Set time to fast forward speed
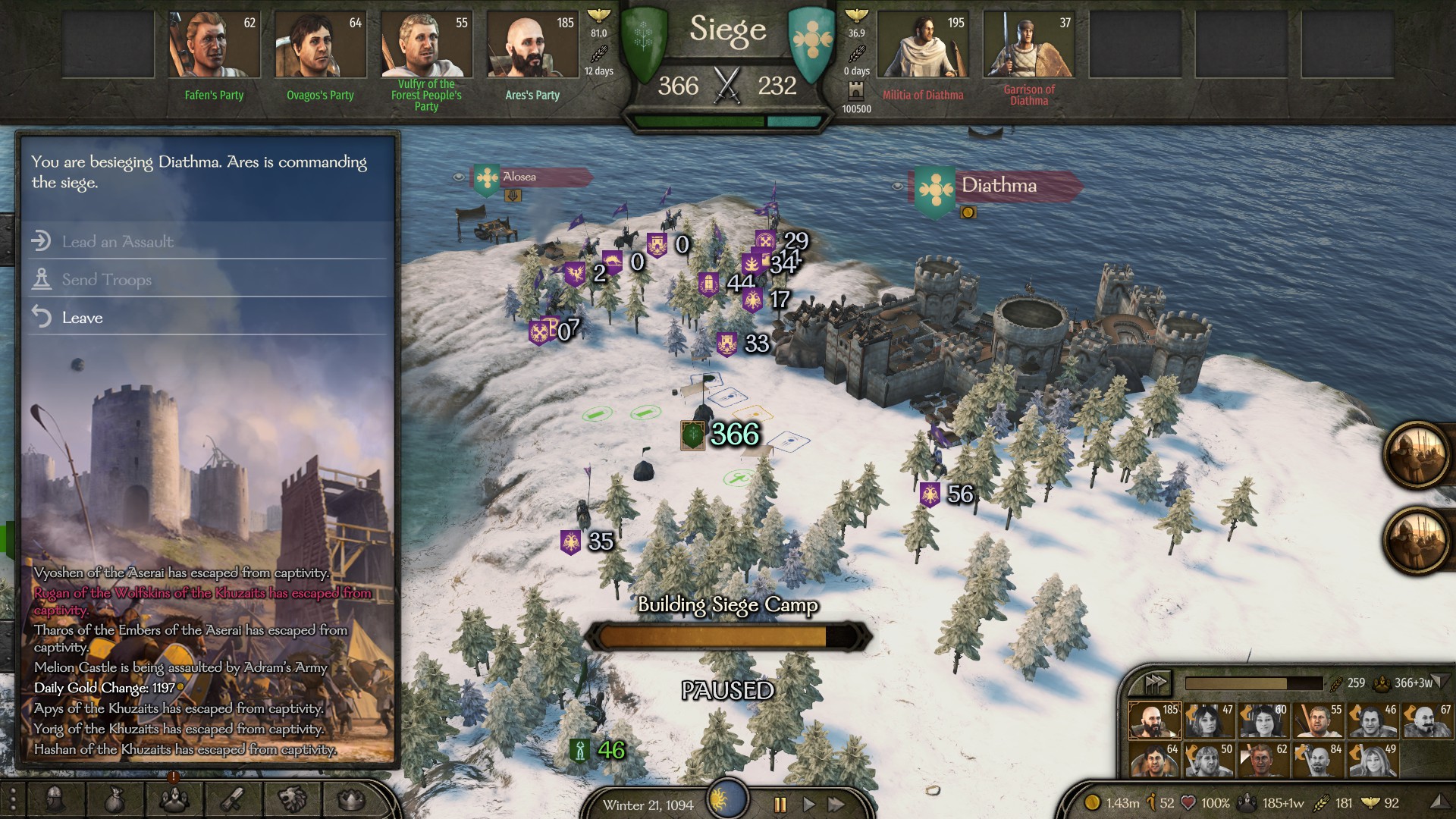Image resolution: width=1456 pixels, height=819 pixels. pyautogui.click(x=836, y=805)
